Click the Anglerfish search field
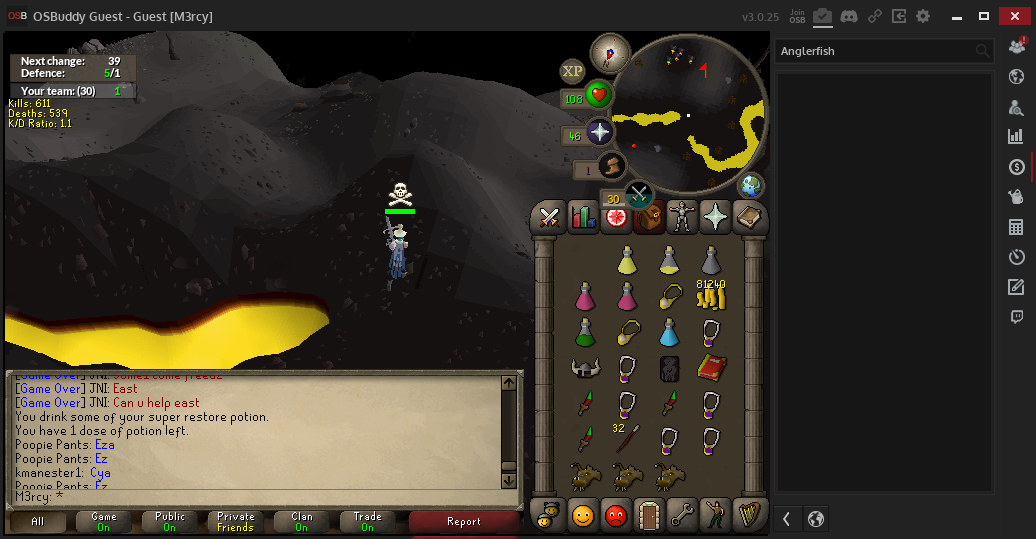This screenshot has width=1036, height=539. coord(874,51)
